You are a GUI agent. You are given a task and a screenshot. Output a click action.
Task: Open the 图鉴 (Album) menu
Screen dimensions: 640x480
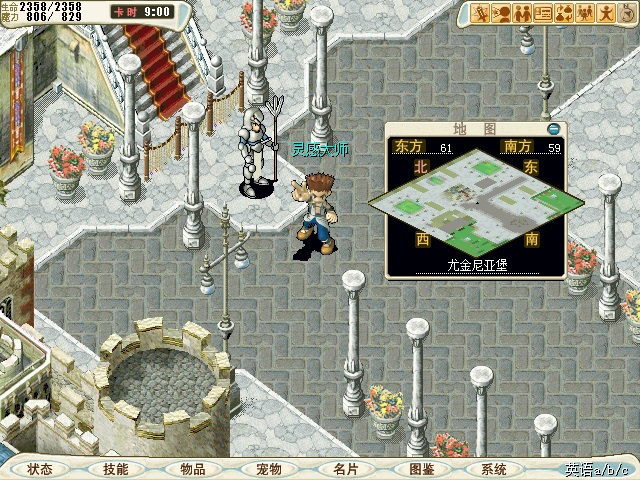coord(421,469)
